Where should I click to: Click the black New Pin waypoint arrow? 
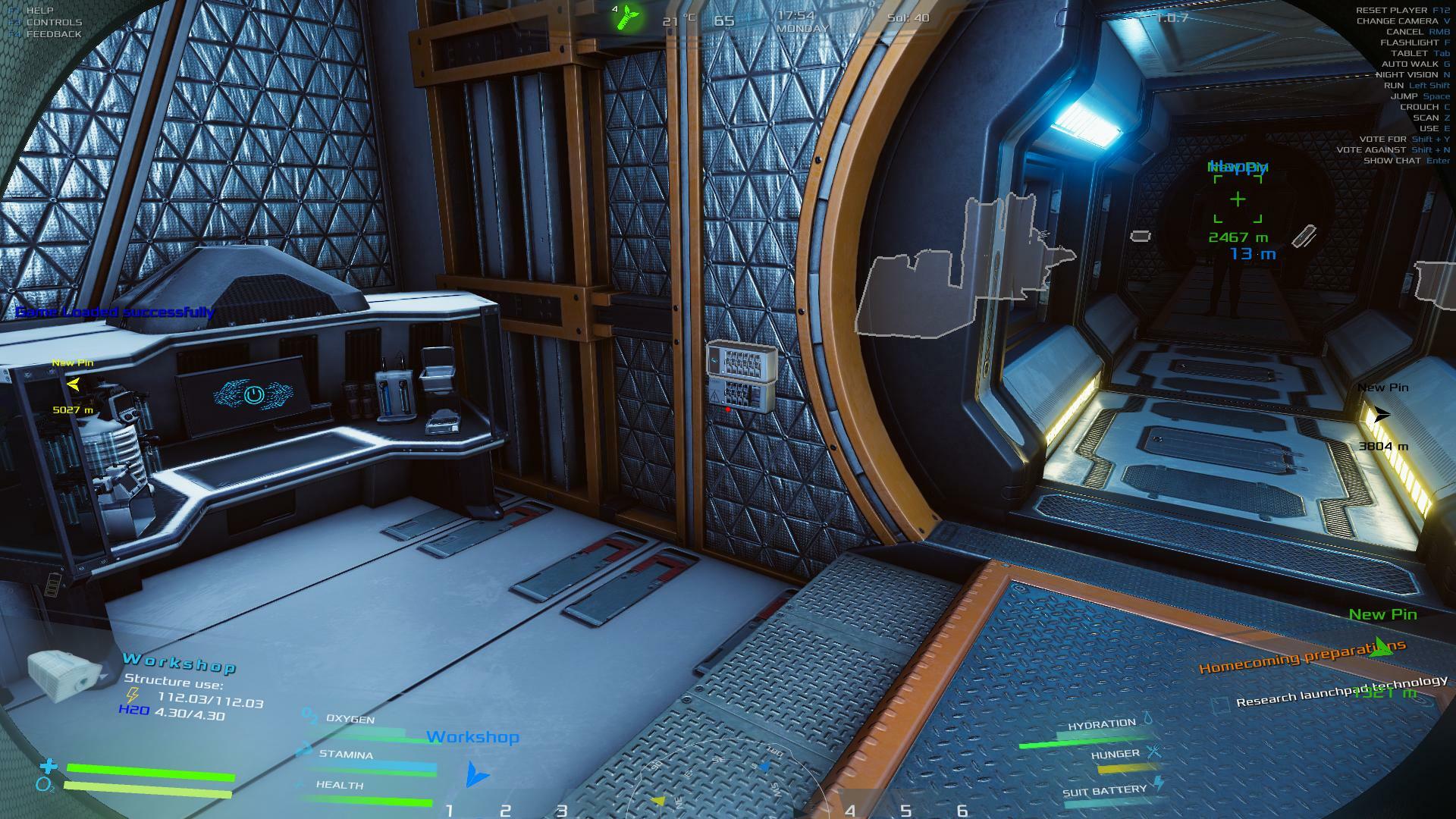1381,415
